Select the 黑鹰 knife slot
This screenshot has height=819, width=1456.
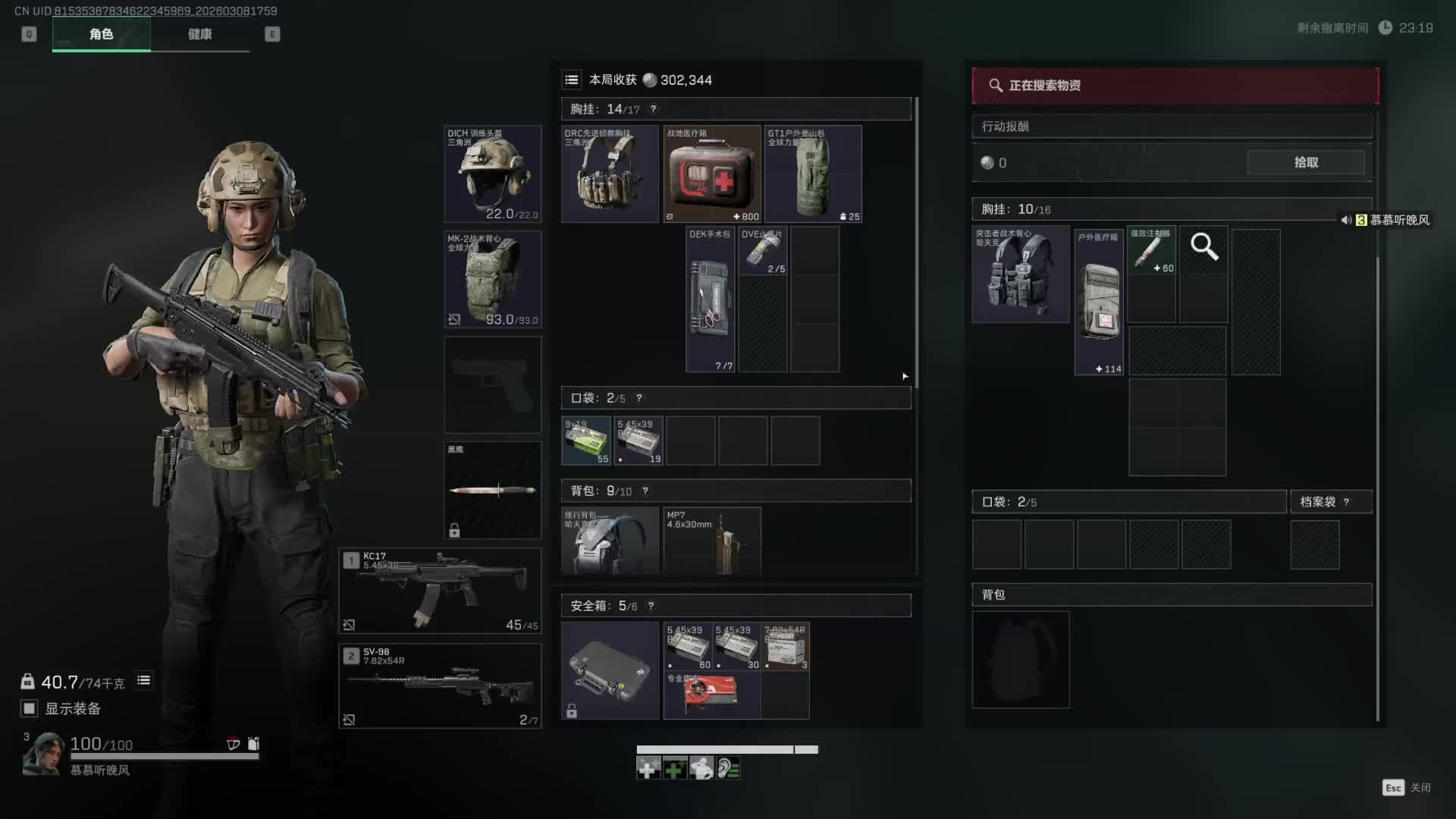click(x=492, y=490)
